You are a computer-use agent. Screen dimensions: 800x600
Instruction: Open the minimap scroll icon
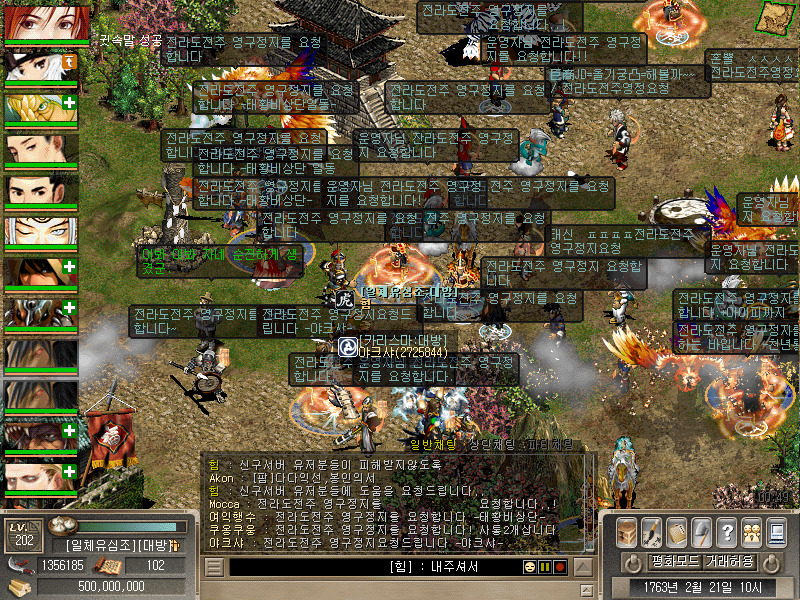point(775,15)
